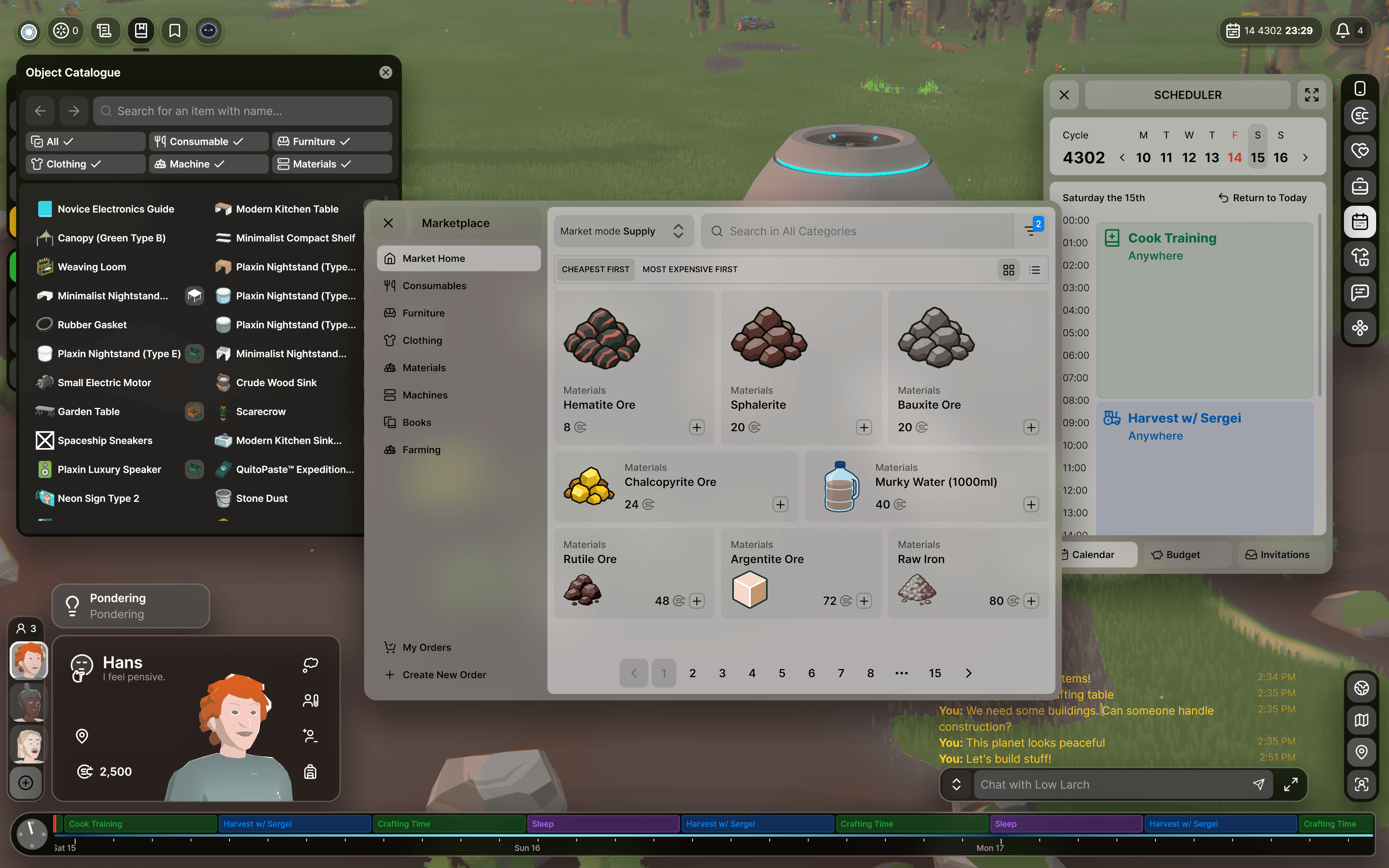Toggle off the Clothing catalogue filter

85,164
